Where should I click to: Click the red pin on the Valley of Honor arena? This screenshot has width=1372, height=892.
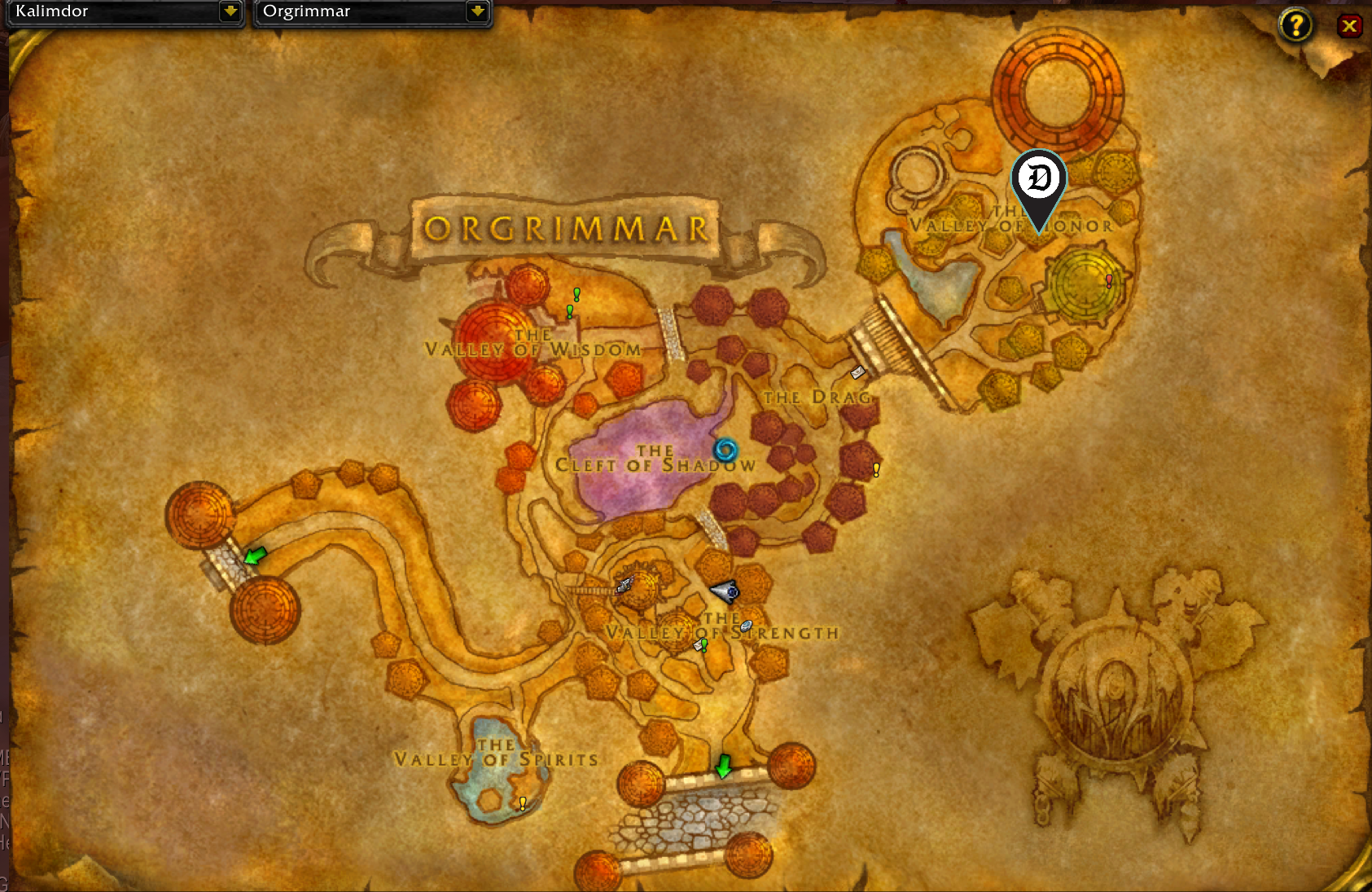tap(1108, 281)
